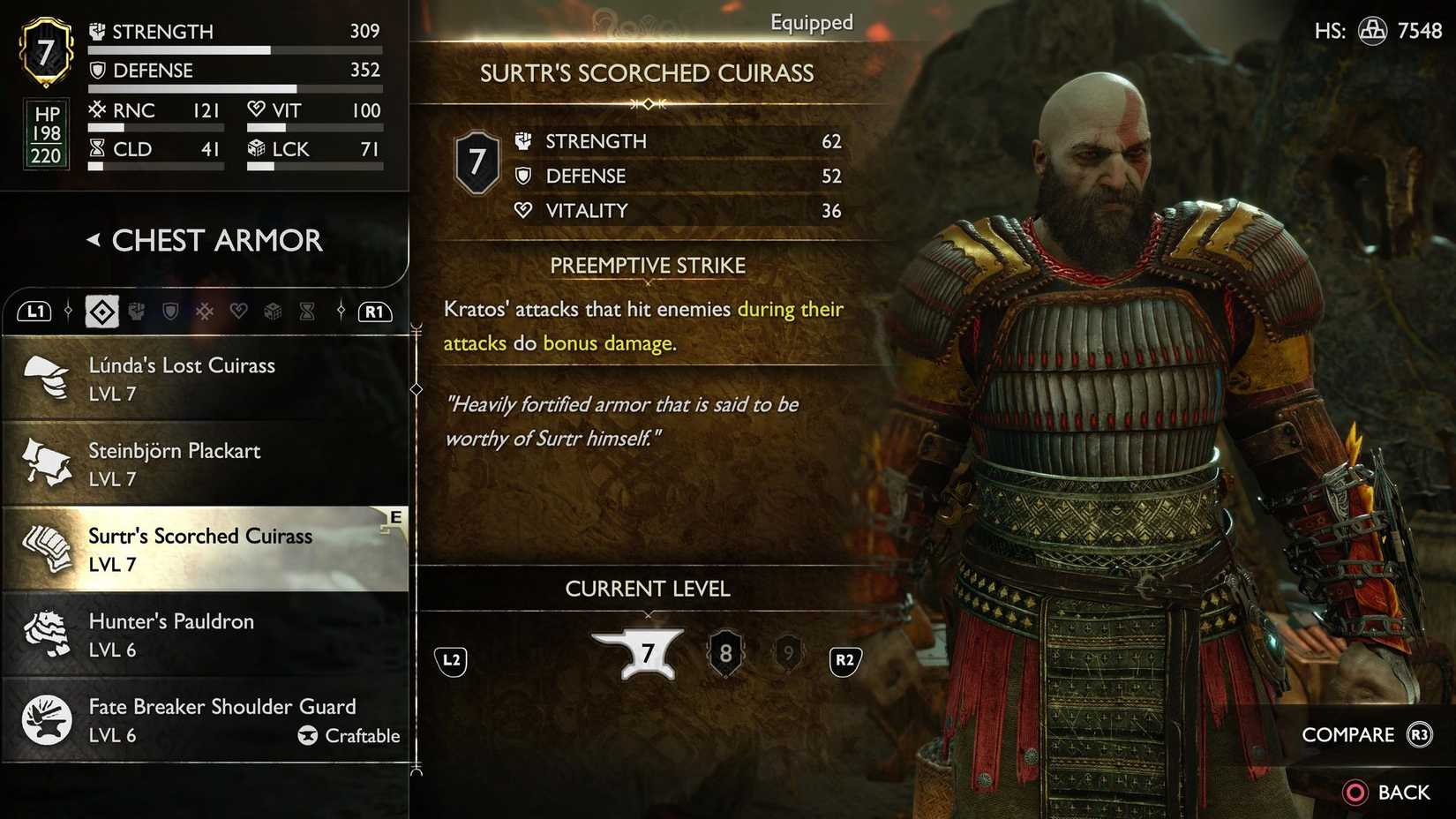Select the Vitality heart sort filter

tap(238, 311)
